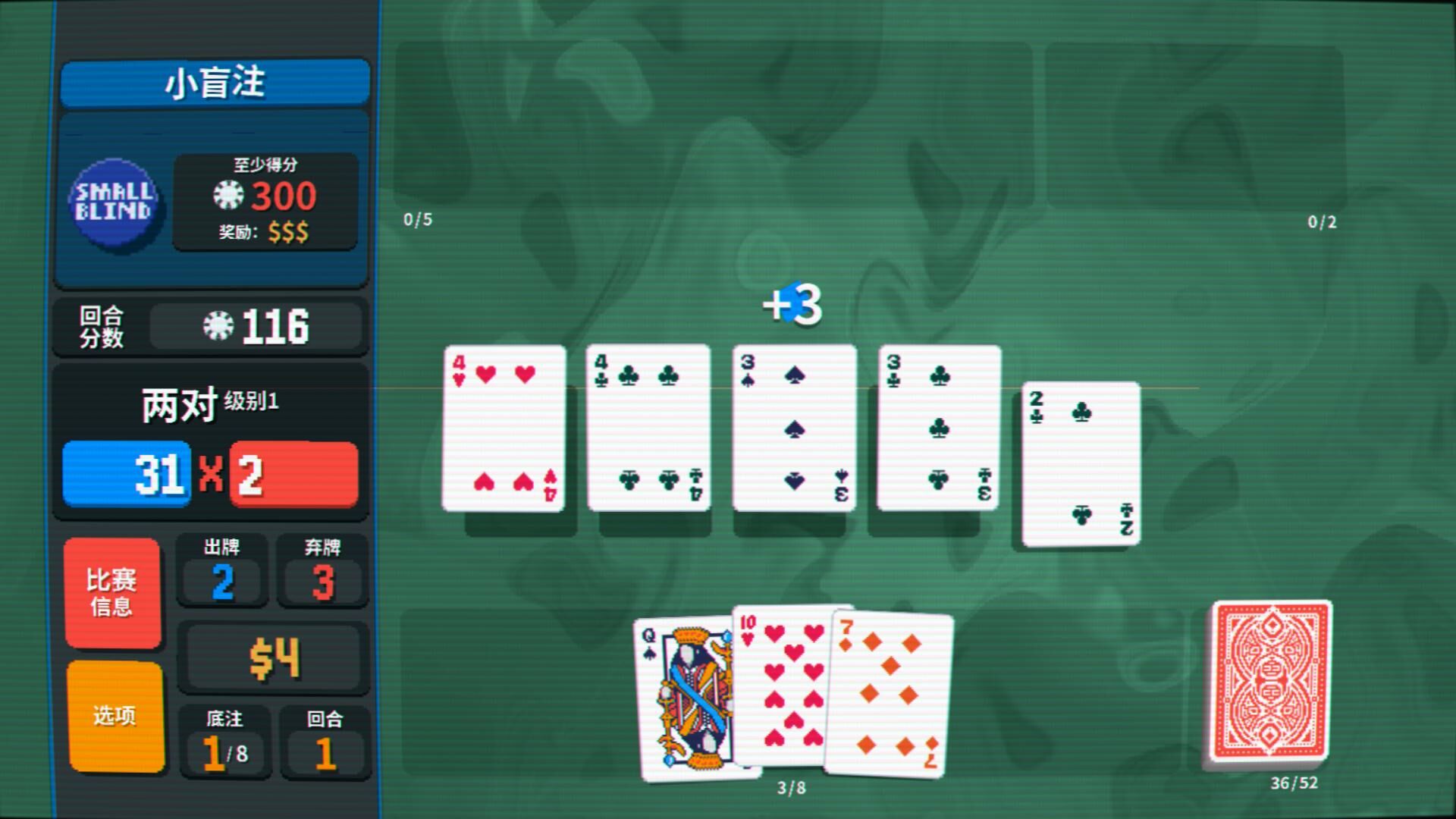
Task: Click the played 2 of Clubs card
Action: [x=1081, y=464]
